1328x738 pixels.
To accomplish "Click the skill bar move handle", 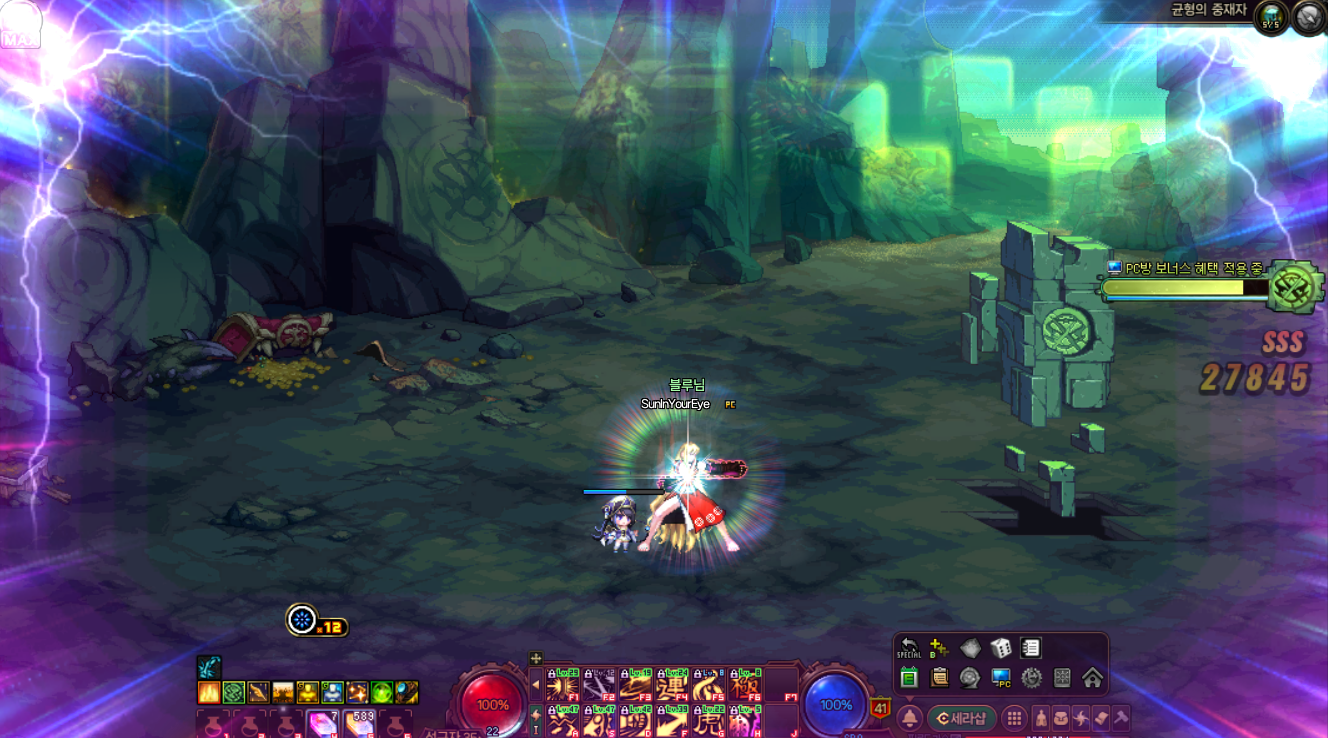I will (x=536, y=658).
